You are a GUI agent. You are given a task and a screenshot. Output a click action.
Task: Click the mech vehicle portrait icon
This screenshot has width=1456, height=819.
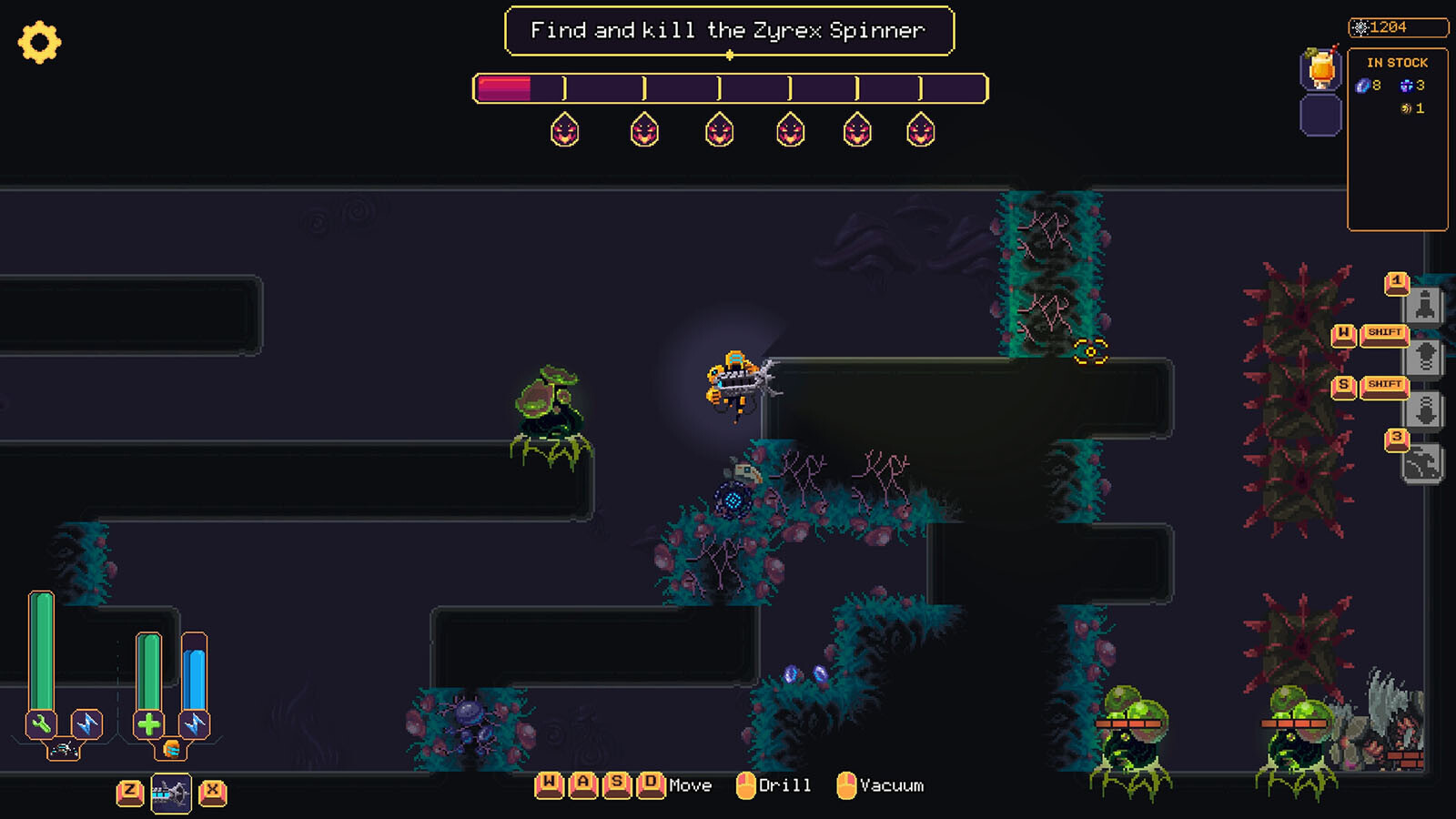point(63,749)
